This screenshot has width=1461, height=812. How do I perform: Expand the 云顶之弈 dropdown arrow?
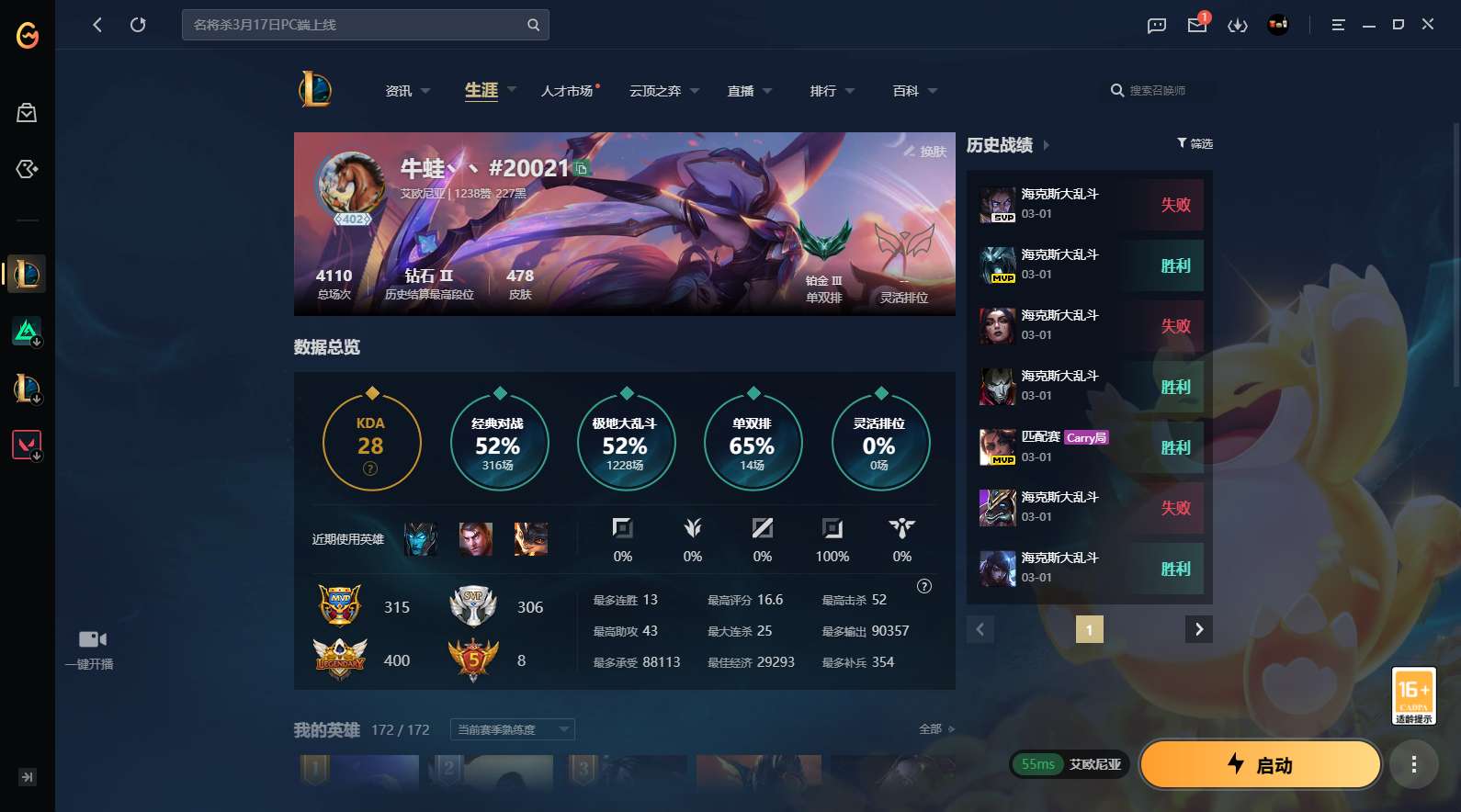coord(694,91)
